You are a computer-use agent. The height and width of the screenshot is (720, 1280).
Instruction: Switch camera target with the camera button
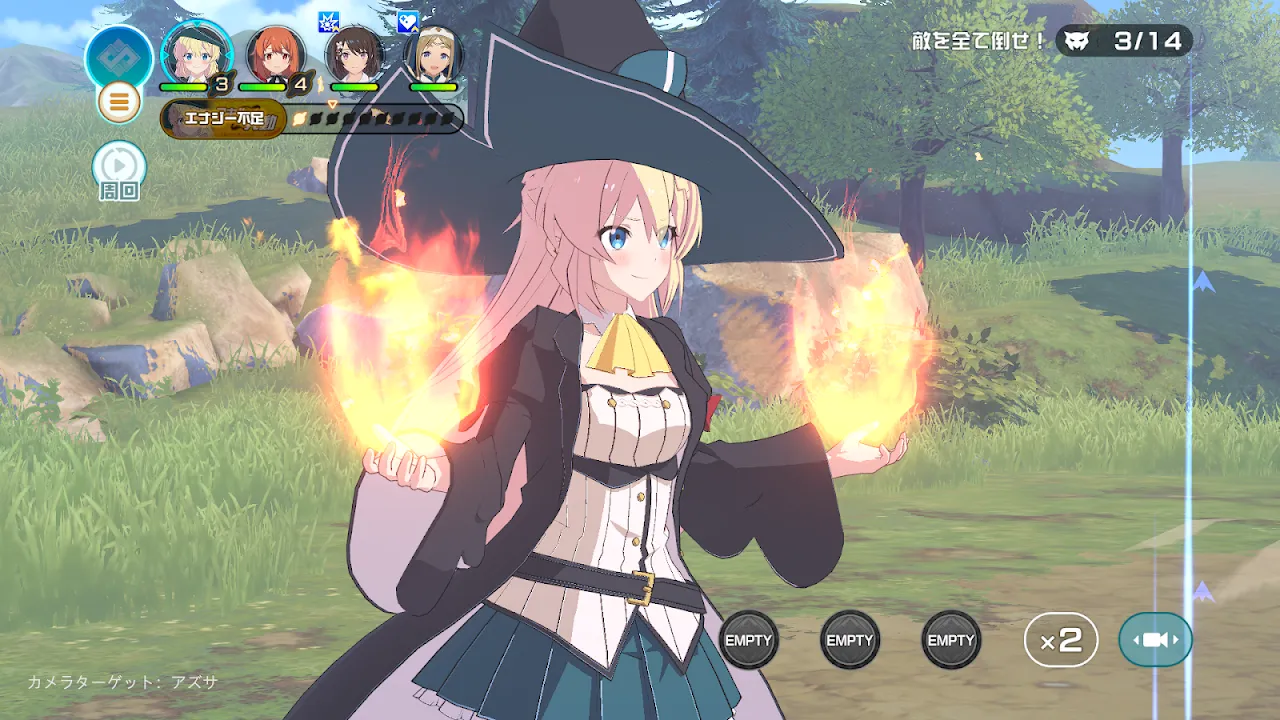click(1155, 640)
